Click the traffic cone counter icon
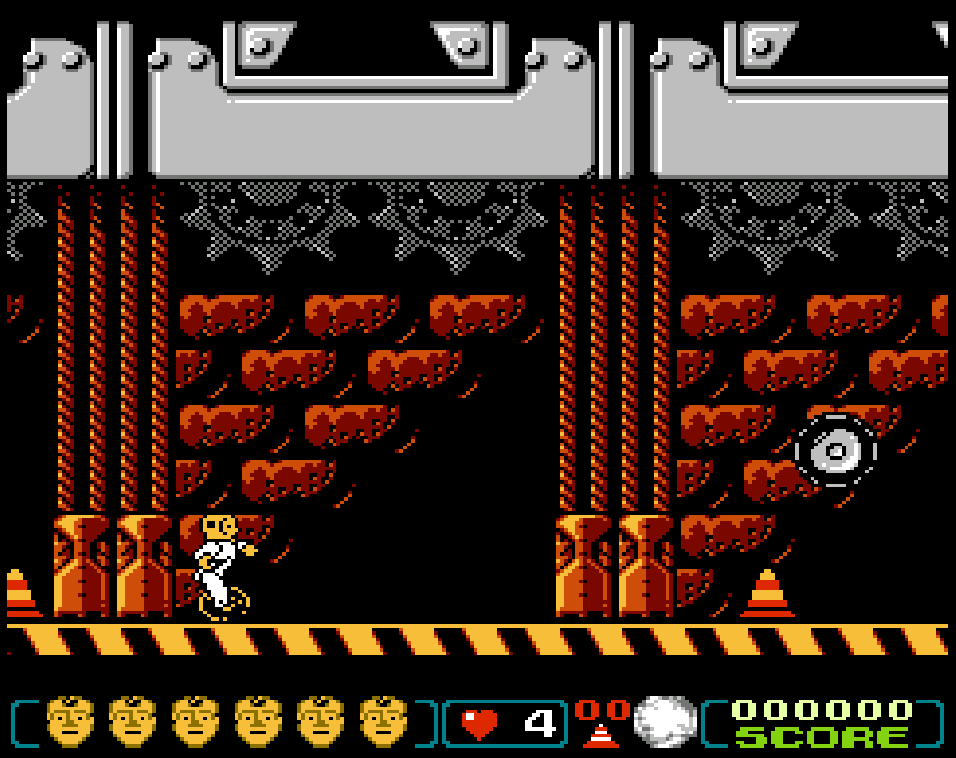 point(601,734)
